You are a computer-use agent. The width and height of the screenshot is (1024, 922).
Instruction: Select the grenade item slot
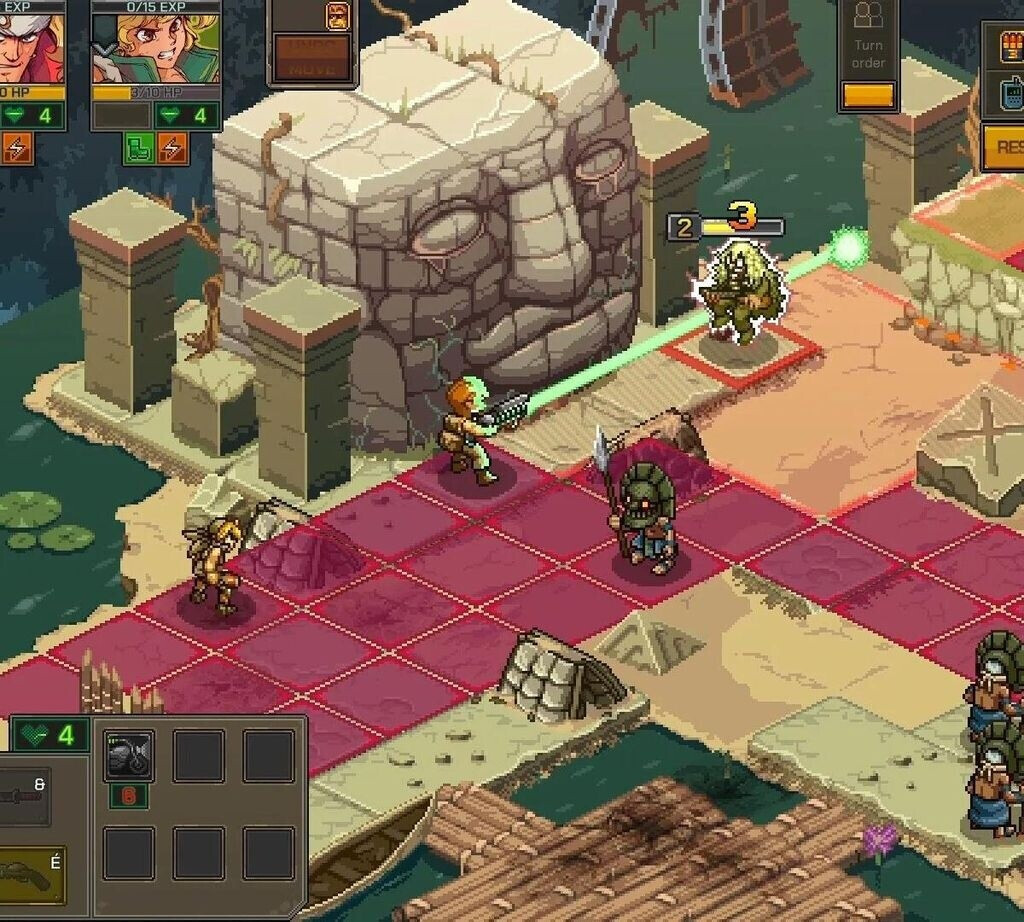[129, 755]
